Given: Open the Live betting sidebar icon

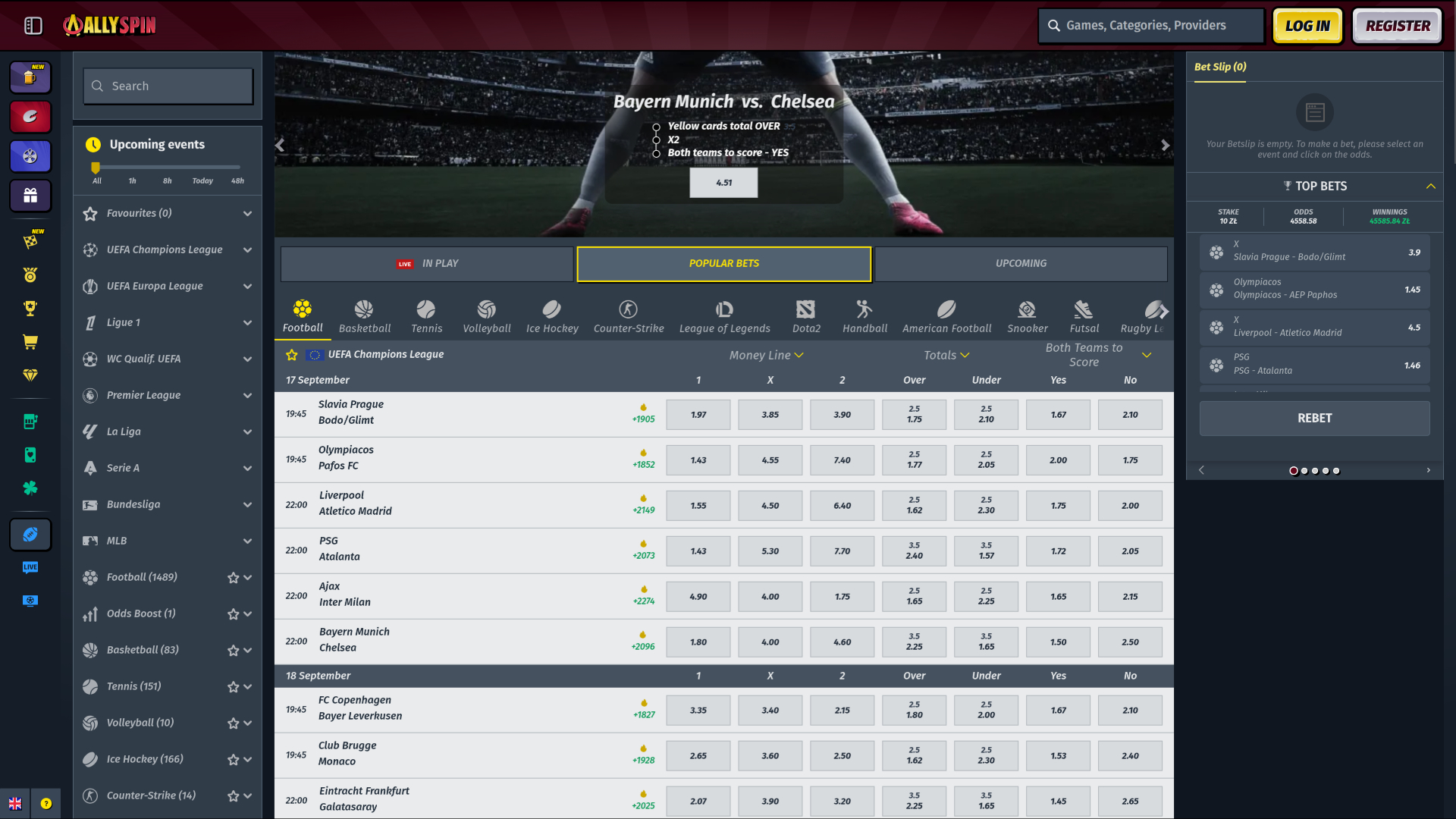Looking at the screenshot, I should pos(30,567).
